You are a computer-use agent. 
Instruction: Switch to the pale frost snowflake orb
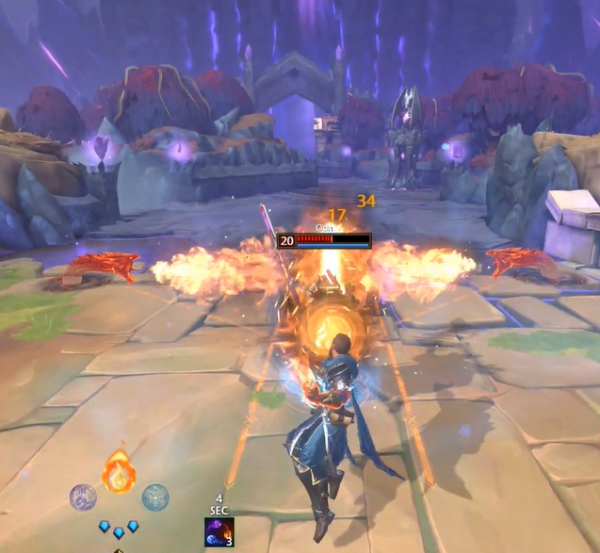pyautogui.click(x=155, y=496)
